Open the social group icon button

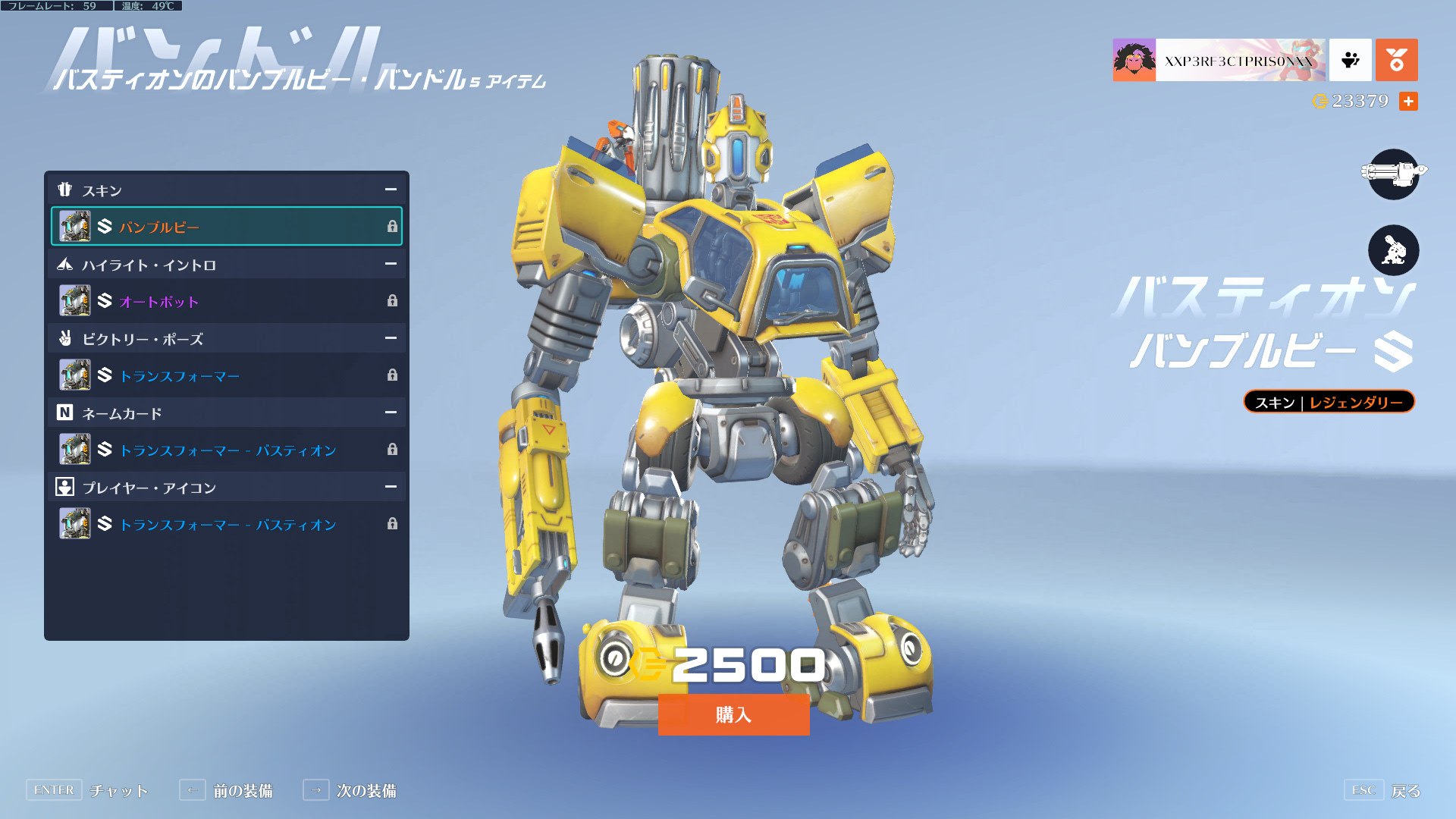click(1350, 60)
